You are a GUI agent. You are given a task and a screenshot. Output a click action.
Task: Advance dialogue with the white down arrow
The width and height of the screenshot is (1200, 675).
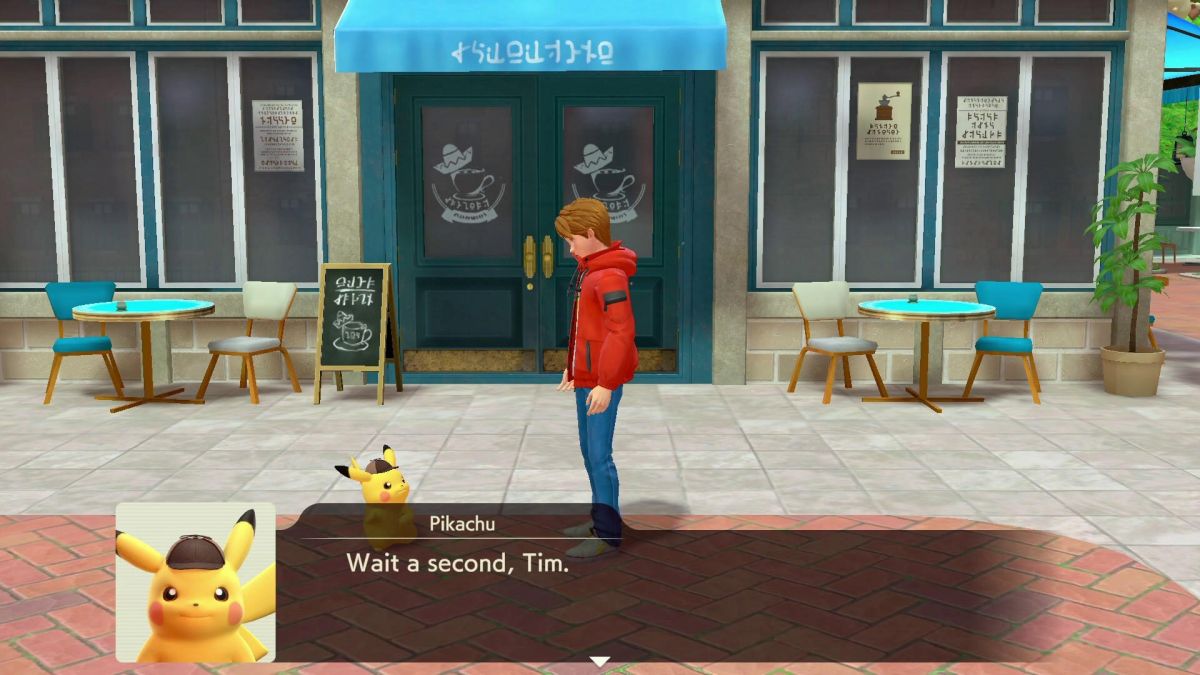(599, 661)
